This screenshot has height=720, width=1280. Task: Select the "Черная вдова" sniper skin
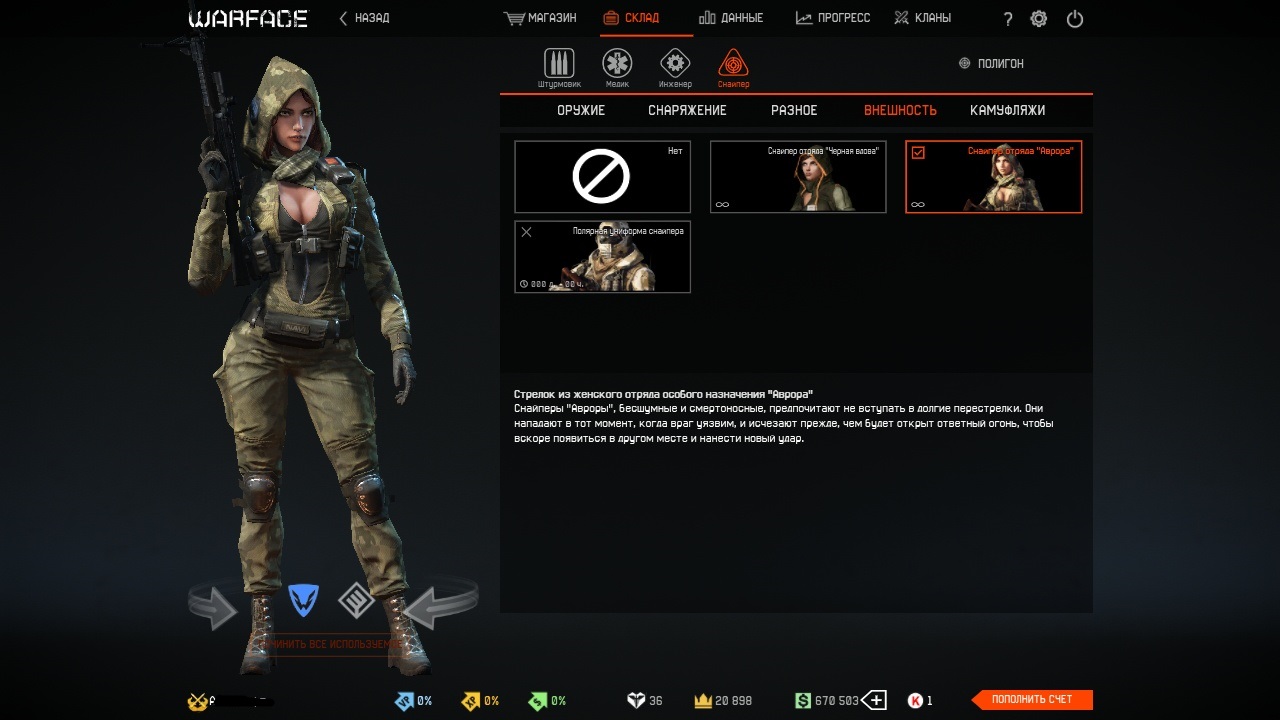click(798, 177)
